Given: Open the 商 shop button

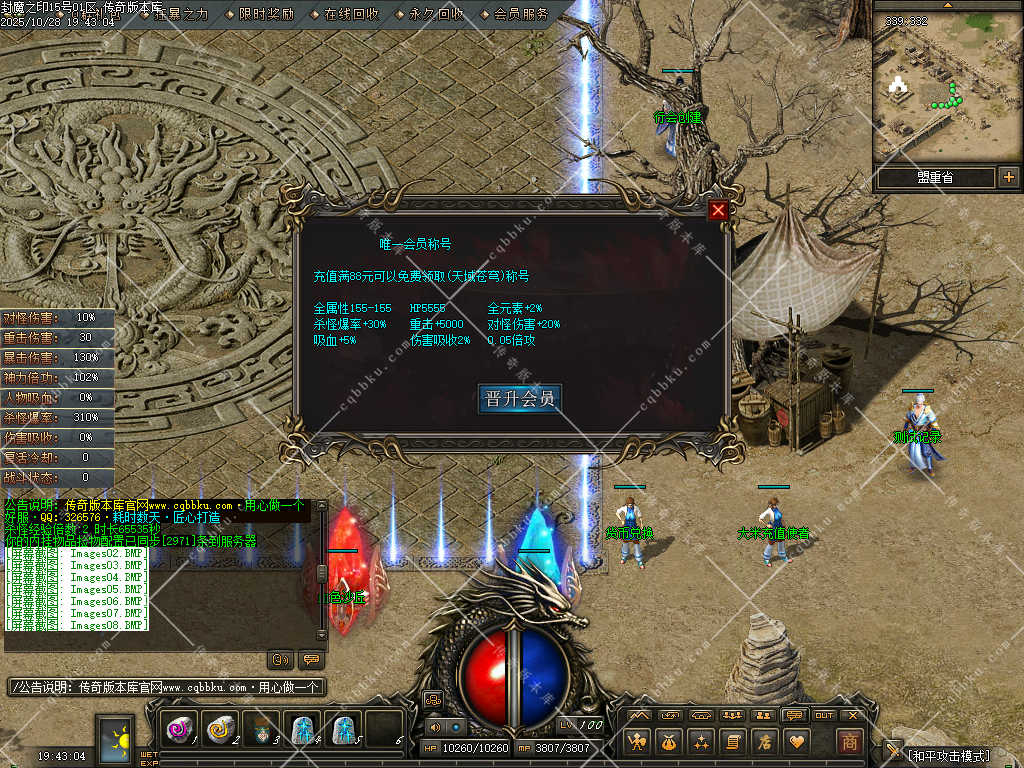Looking at the screenshot, I should click(849, 742).
